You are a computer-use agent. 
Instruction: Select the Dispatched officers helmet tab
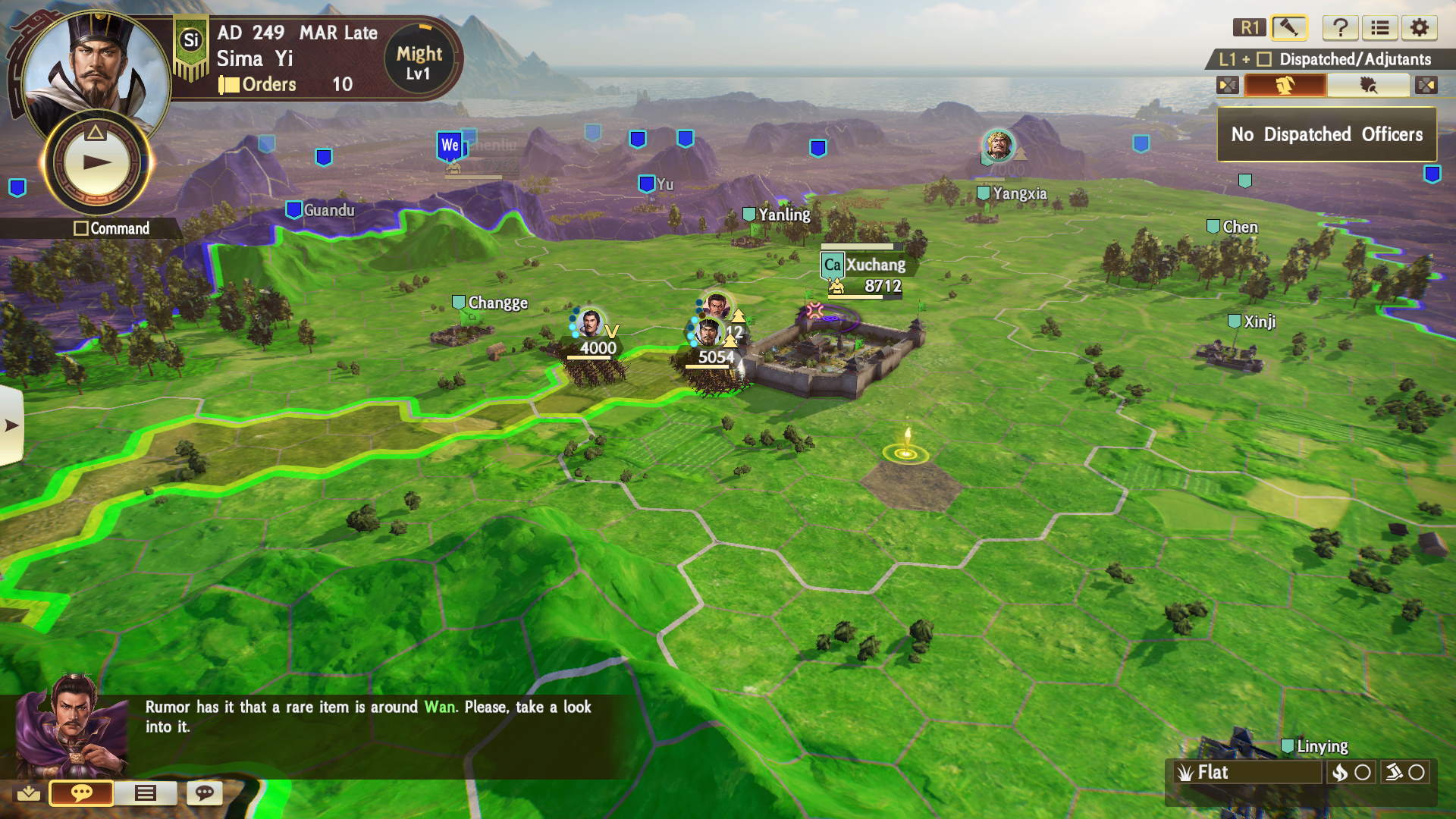pyautogui.click(x=1285, y=85)
